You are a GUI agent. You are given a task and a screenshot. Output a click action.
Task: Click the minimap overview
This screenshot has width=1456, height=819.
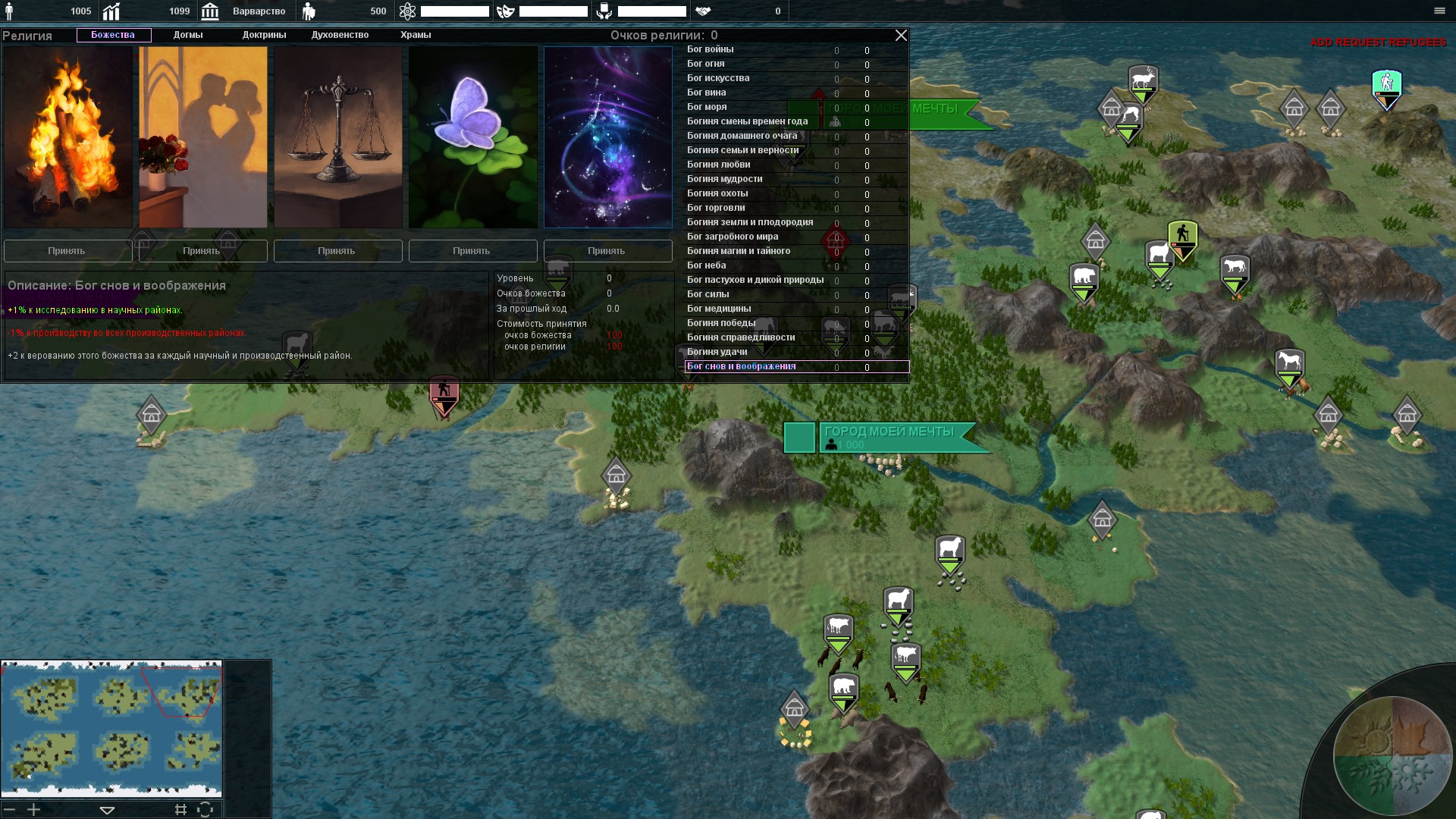[111, 729]
